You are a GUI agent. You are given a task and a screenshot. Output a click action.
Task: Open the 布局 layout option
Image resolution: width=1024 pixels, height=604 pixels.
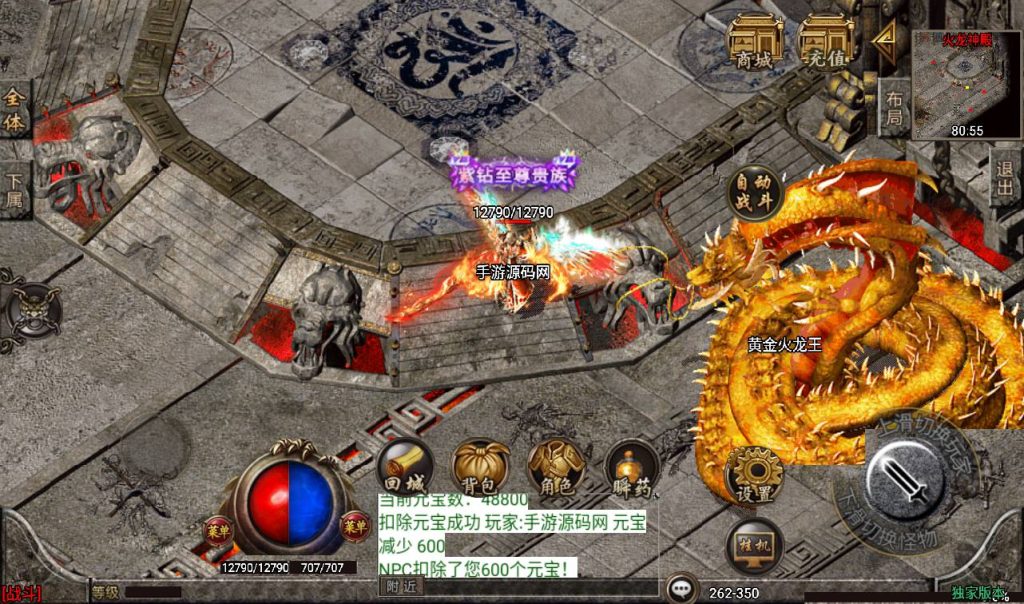tap(893, 107)
